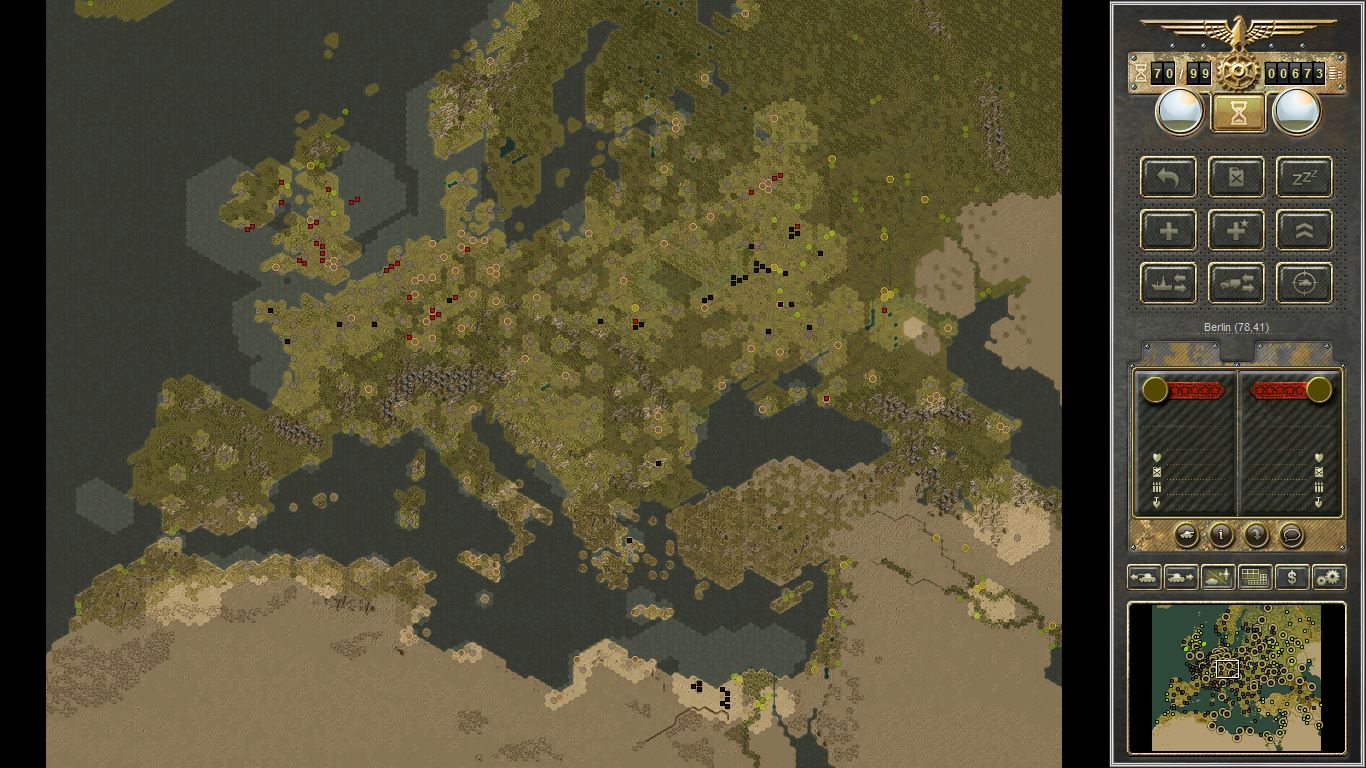1366x768 pixels.
Task: Select the previous unit arrow
Action: pos(1144,577)
